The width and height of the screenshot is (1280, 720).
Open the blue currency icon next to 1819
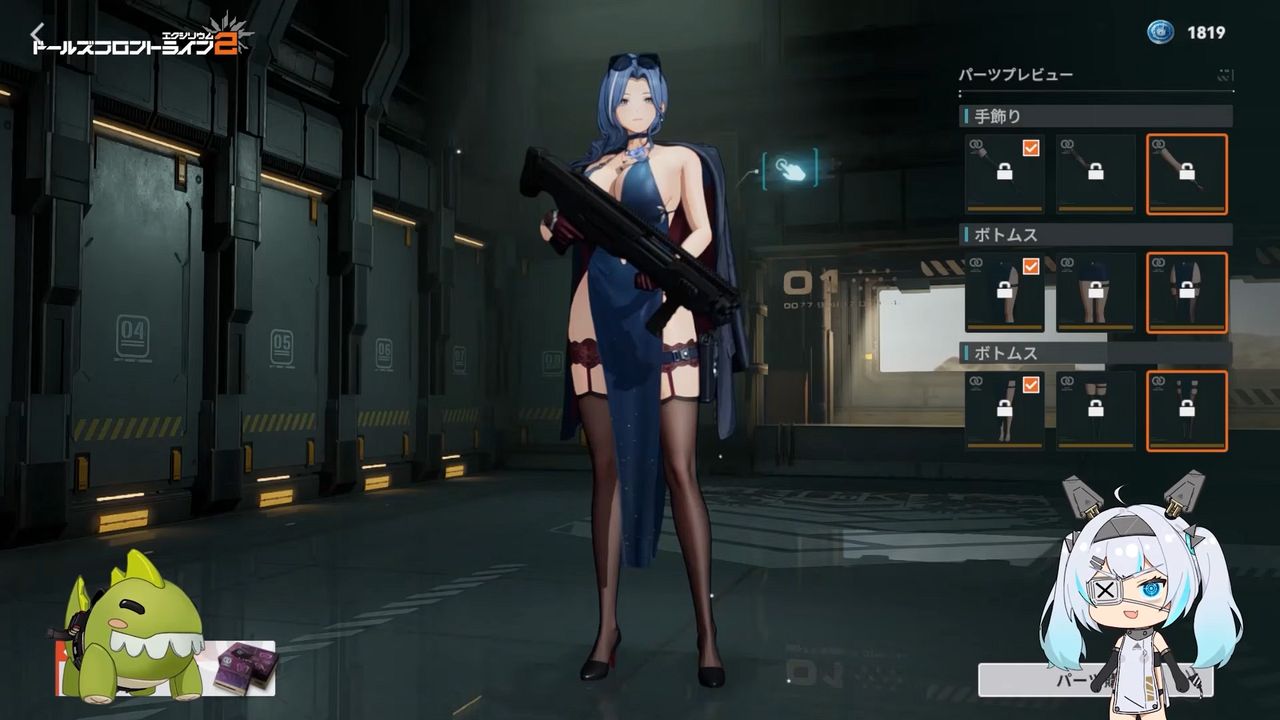[1160, 32]
